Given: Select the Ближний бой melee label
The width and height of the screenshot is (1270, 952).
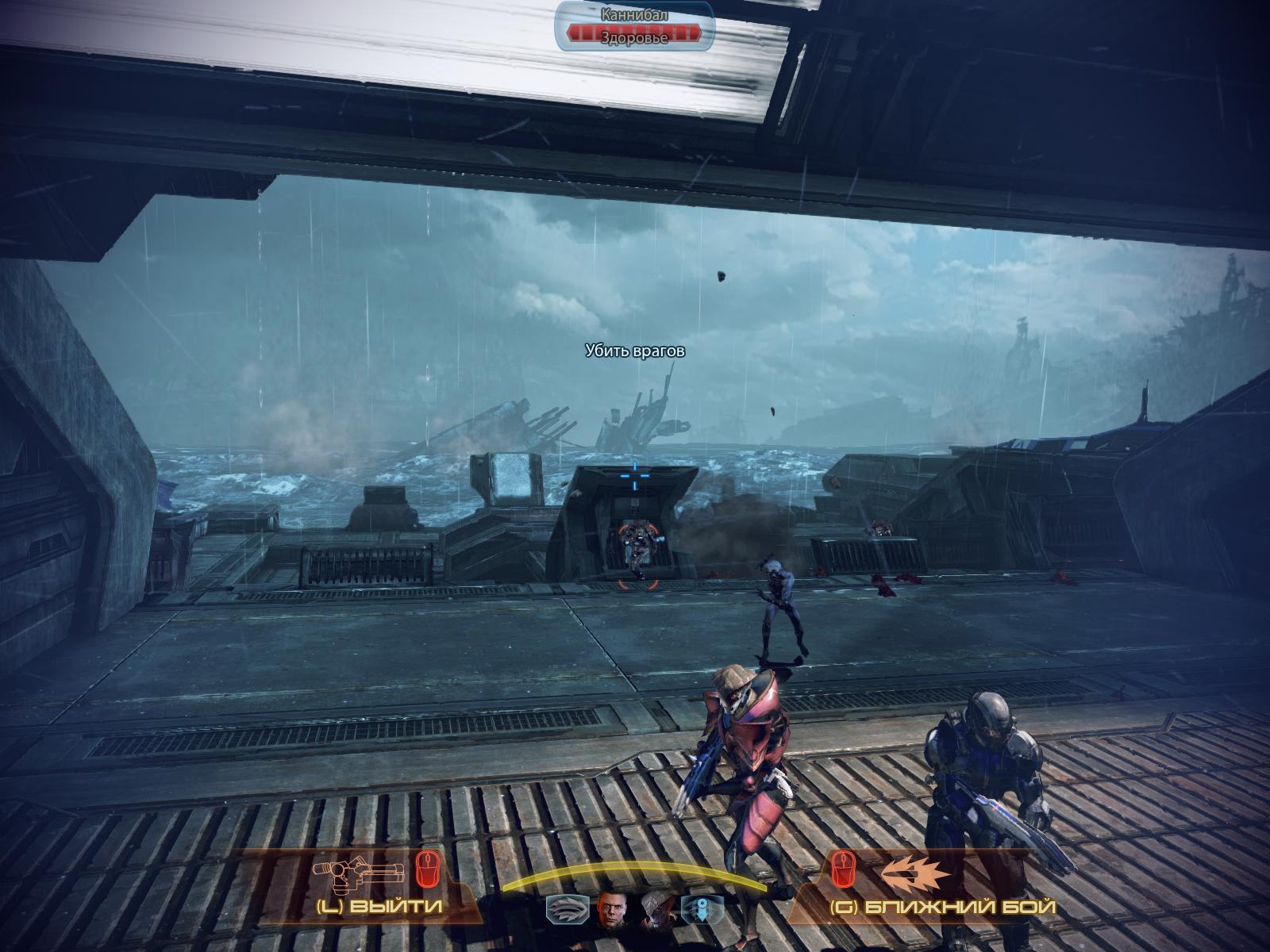Looking at the screenshot, I should coord(943,907).
